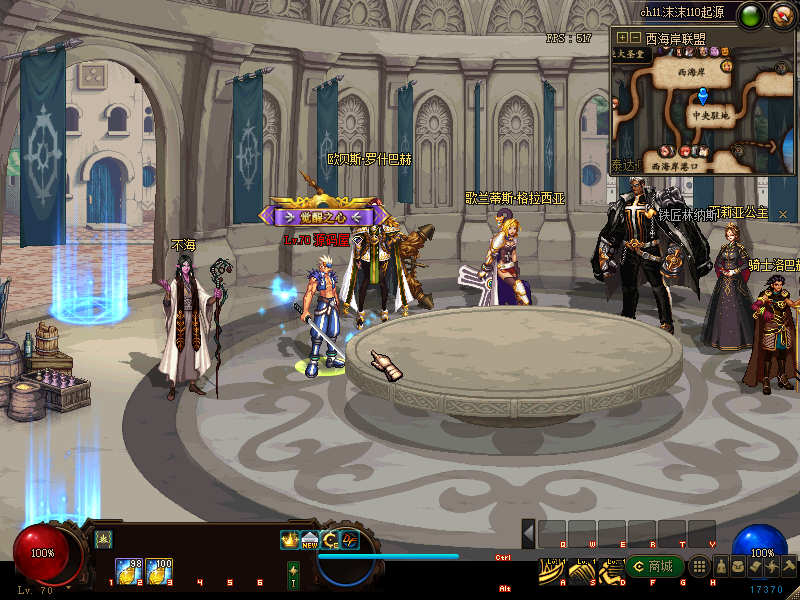The width and height of the screenshot is (800, 600).
Task: Collapse the skill bar with the left arrow
Action: coord(528,533)
